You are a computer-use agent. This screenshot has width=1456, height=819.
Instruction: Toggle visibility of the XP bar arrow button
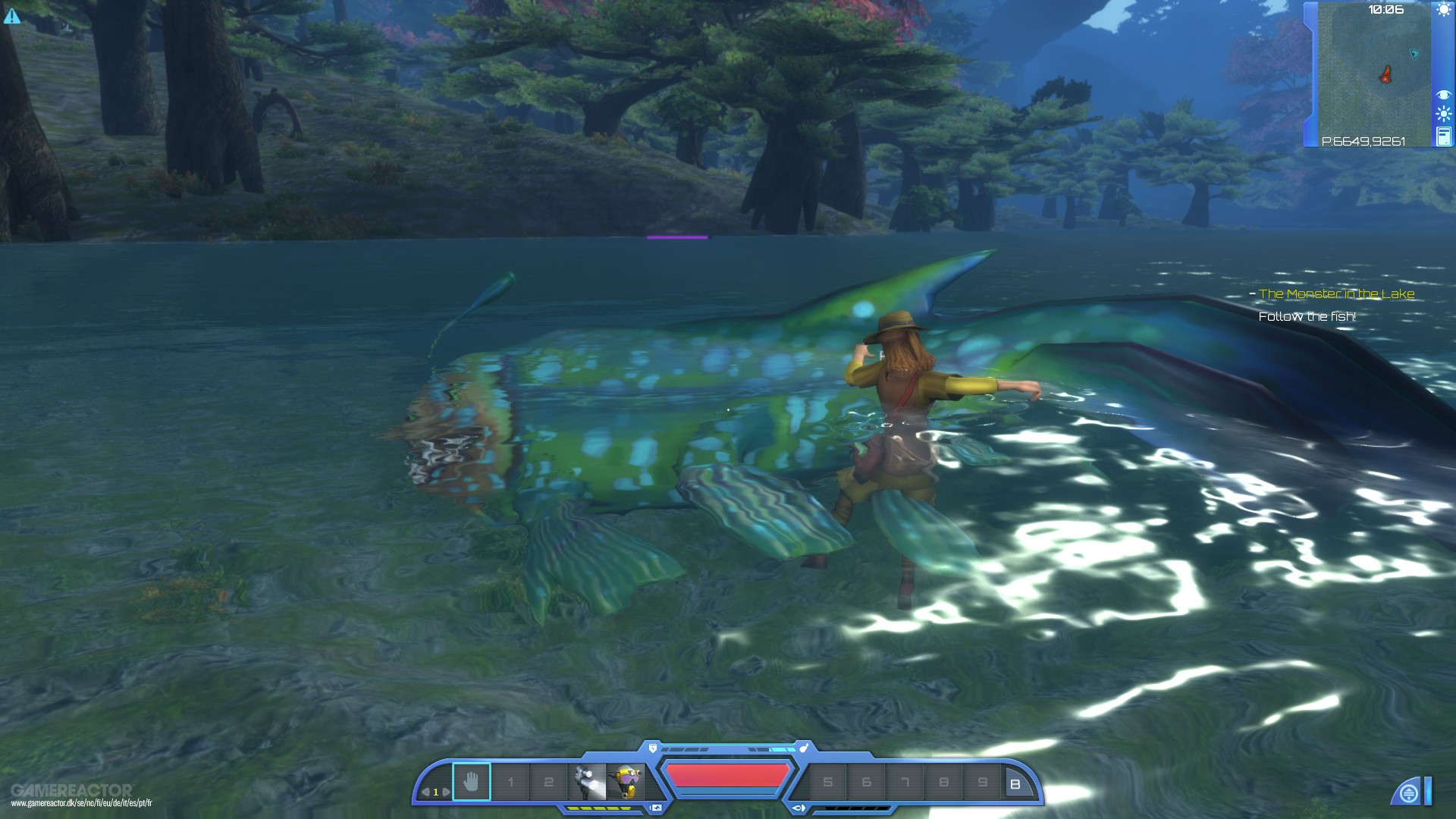[655, 807]
